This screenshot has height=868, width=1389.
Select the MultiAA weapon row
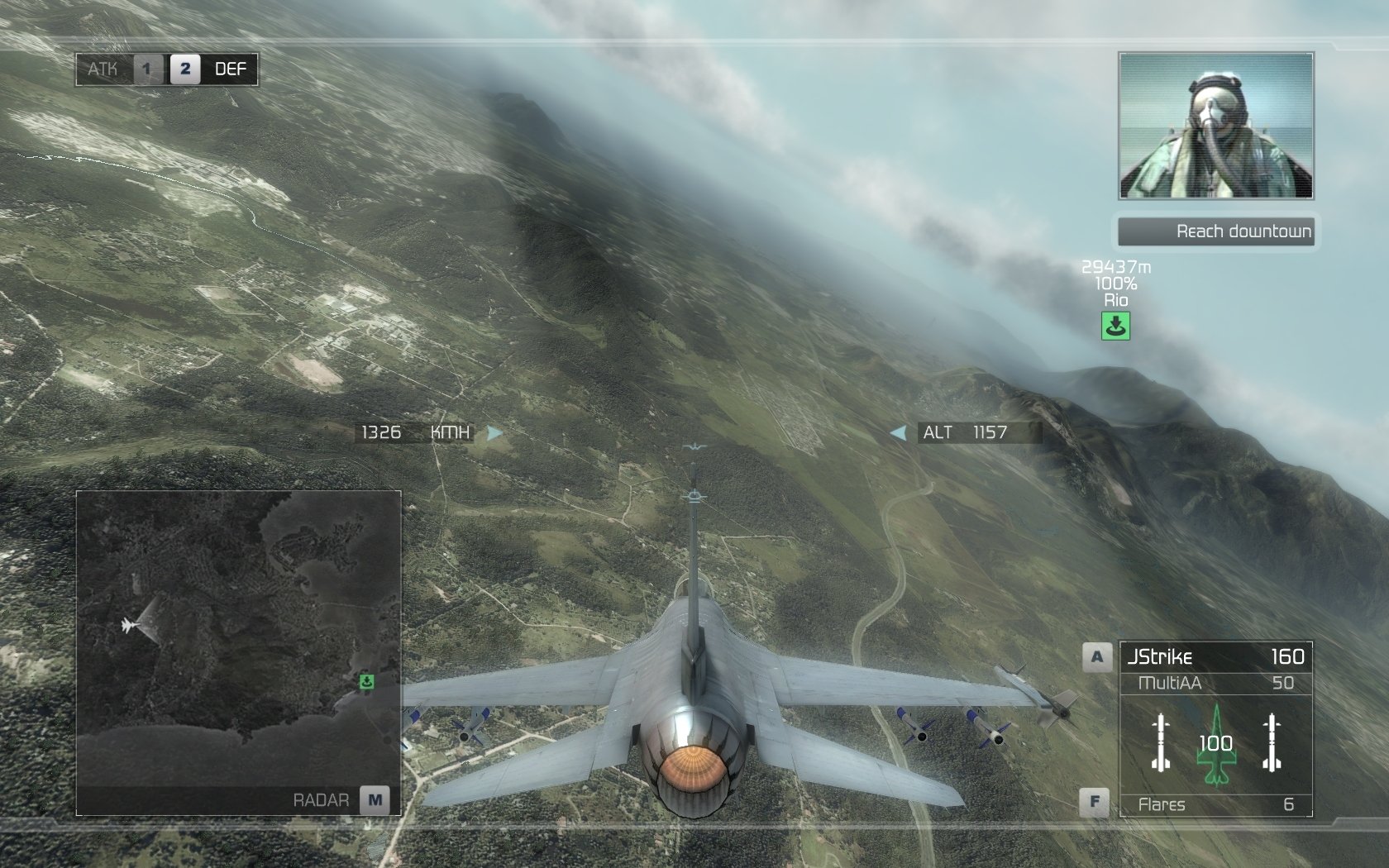click(1214, 684)
